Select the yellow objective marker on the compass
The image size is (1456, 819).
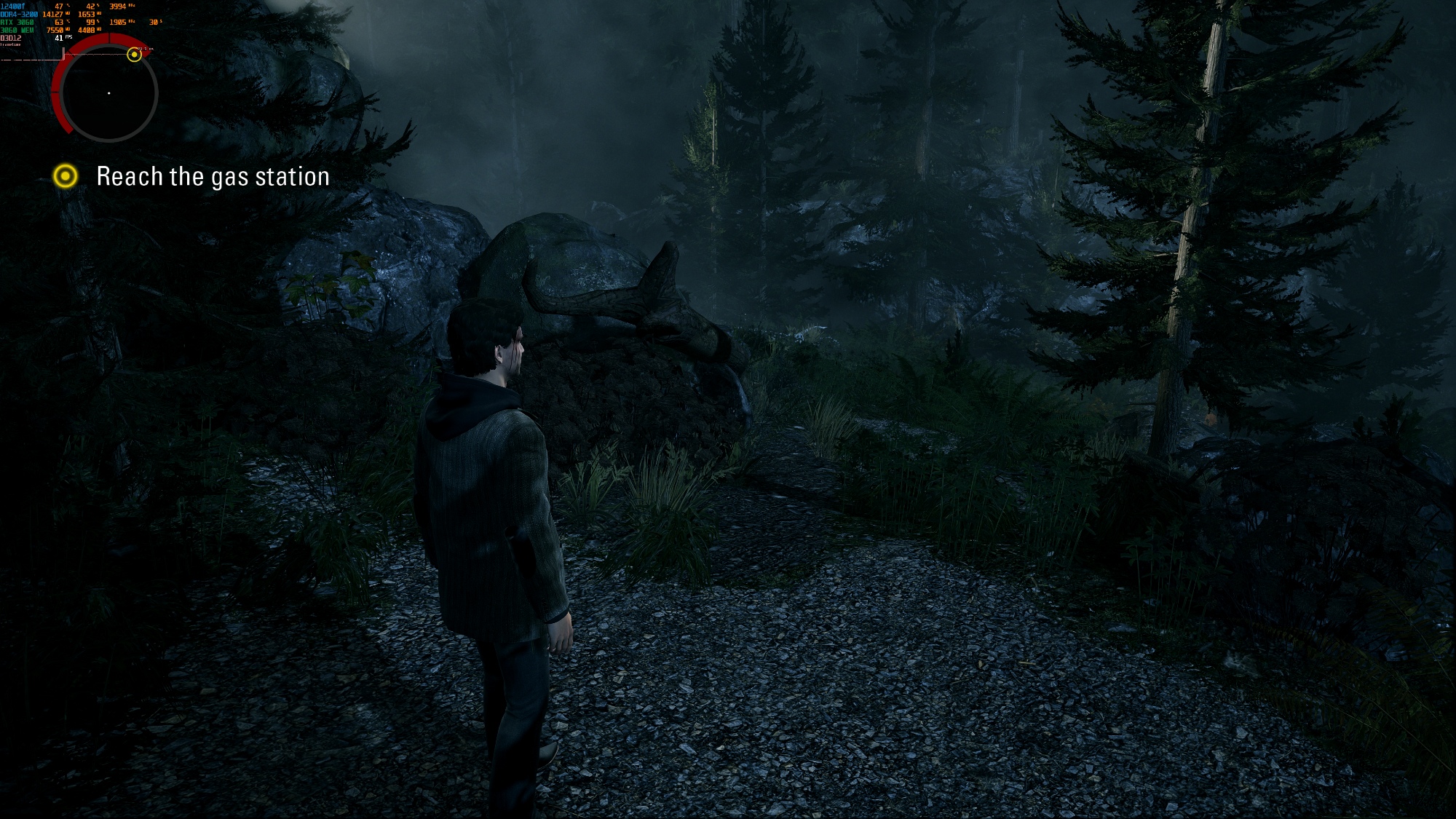coord(134,55)
